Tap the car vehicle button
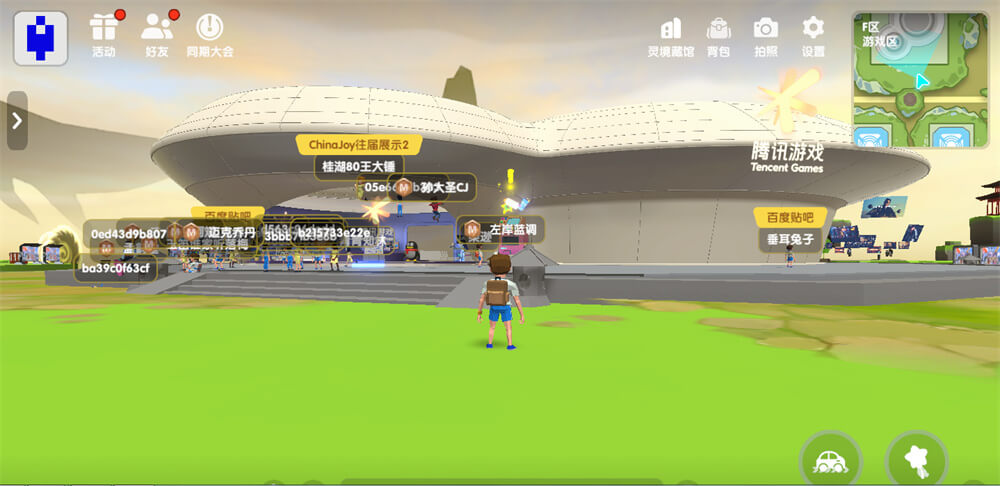The image size is (1000, 486). [830, 462]
